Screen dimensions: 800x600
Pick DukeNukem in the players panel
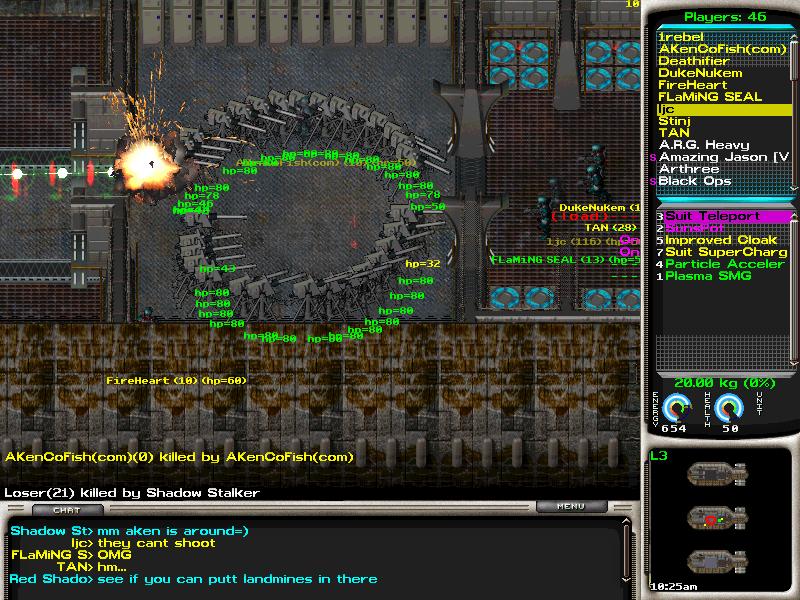coord(700,73)
